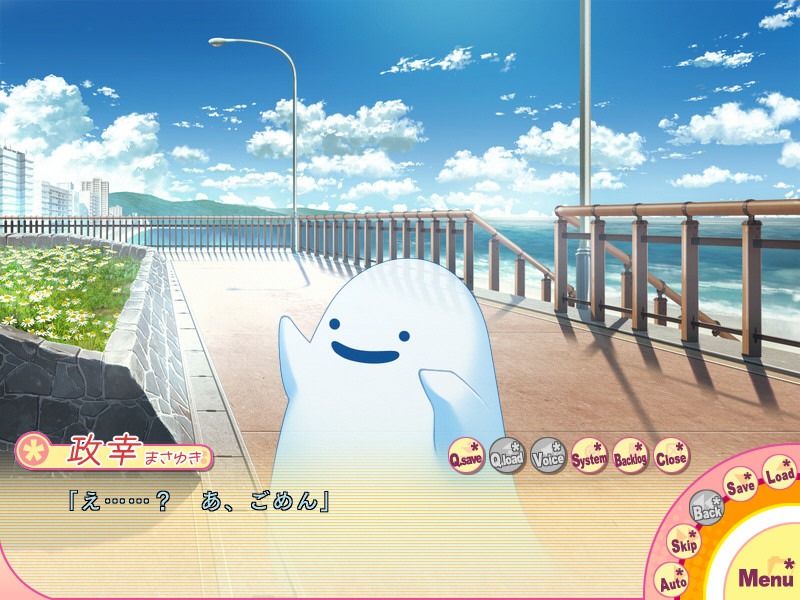
Task: Show the Backlog of past dialogue
Action: 631,456
